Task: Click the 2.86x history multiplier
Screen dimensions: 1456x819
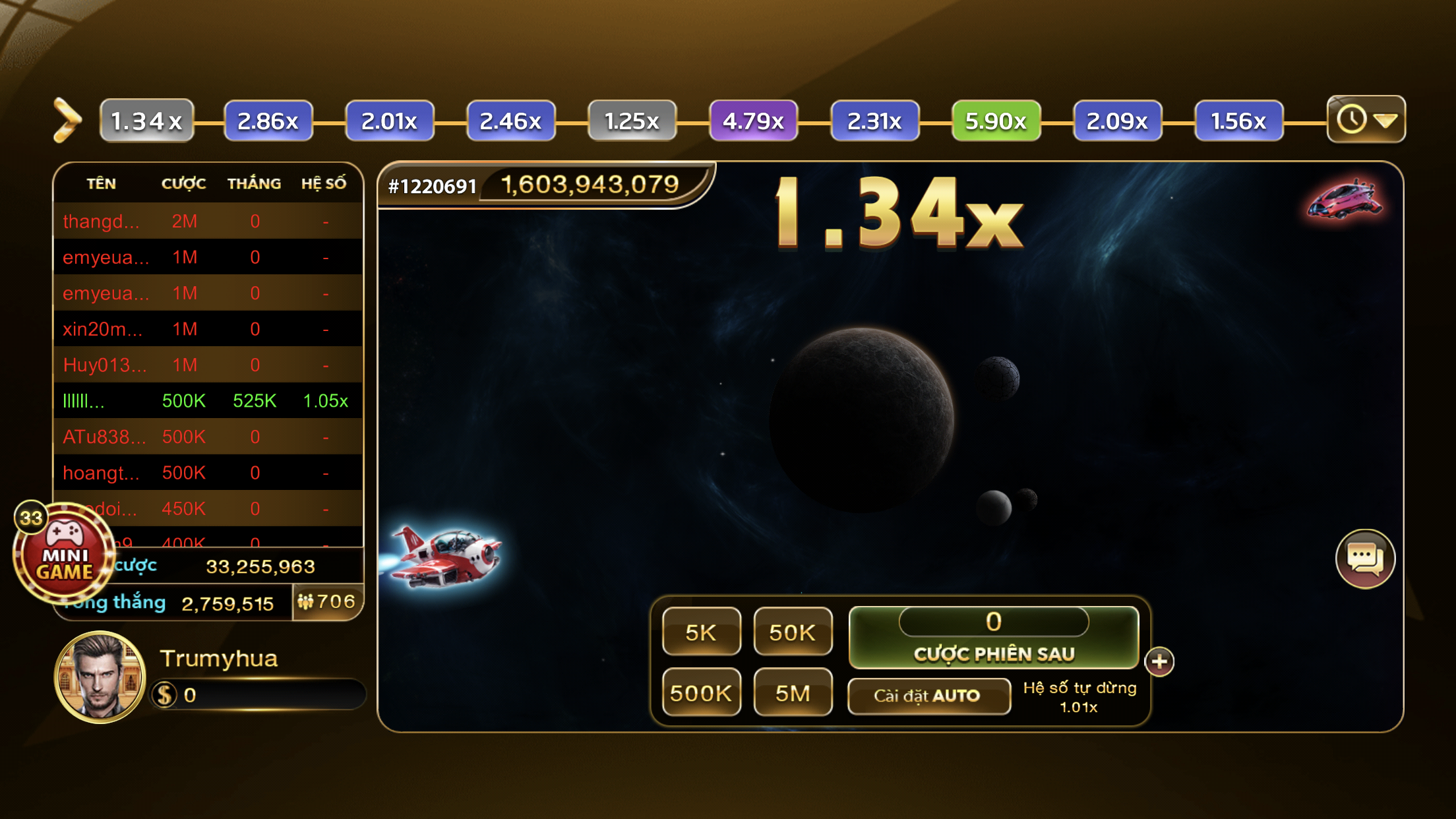Action: (x=268, y=121)
